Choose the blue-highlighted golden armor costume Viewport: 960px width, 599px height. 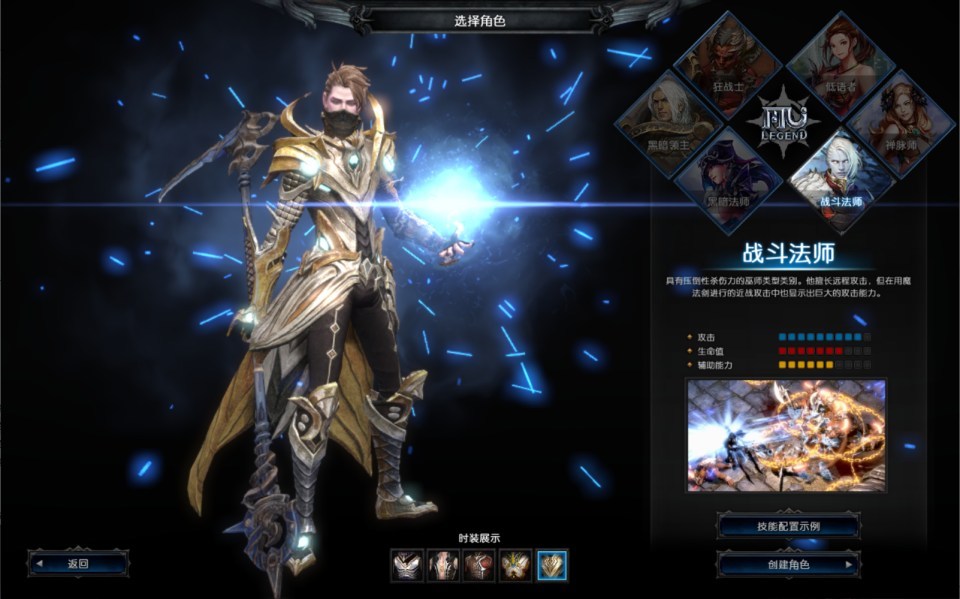point(552,566)
